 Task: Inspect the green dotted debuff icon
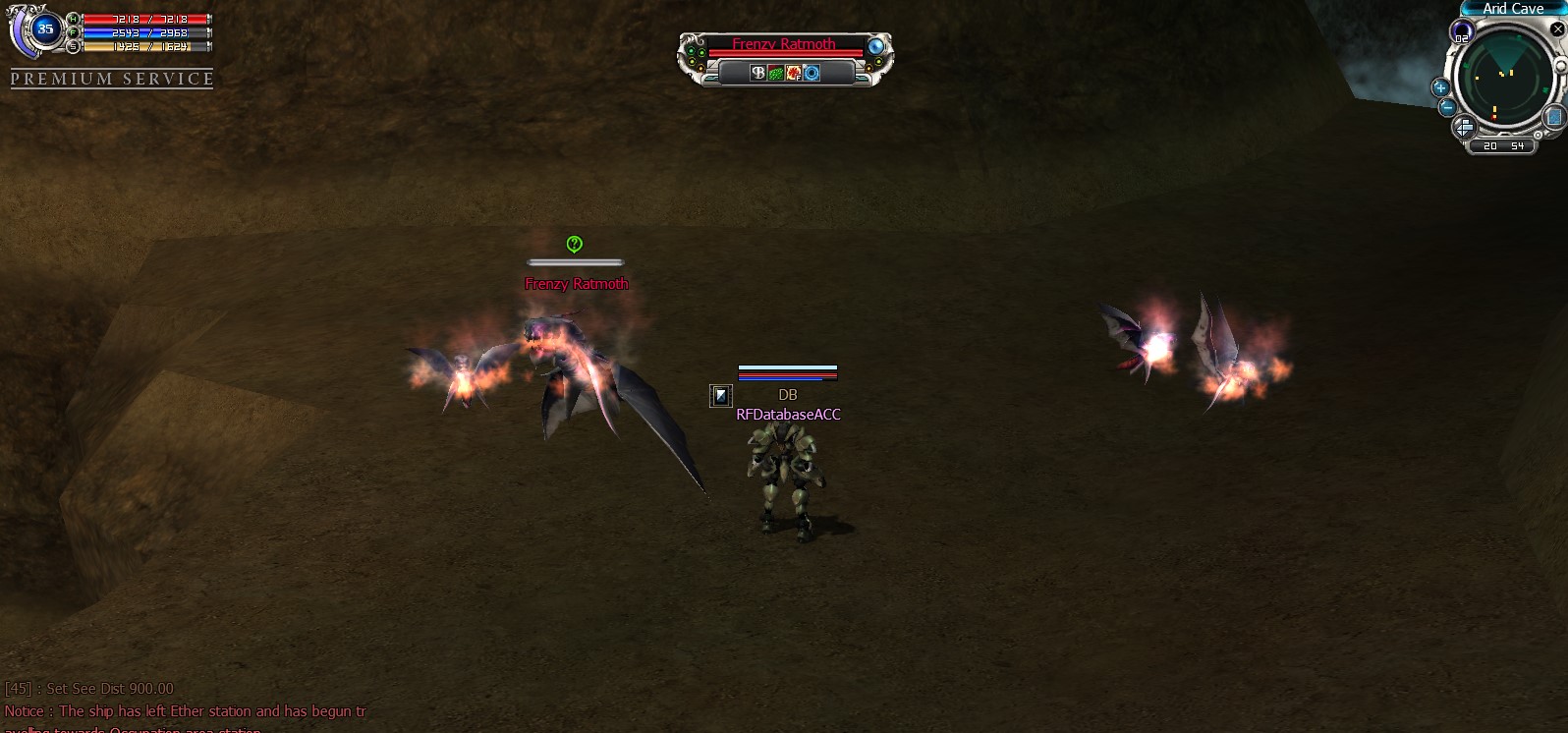pos(775,73)
